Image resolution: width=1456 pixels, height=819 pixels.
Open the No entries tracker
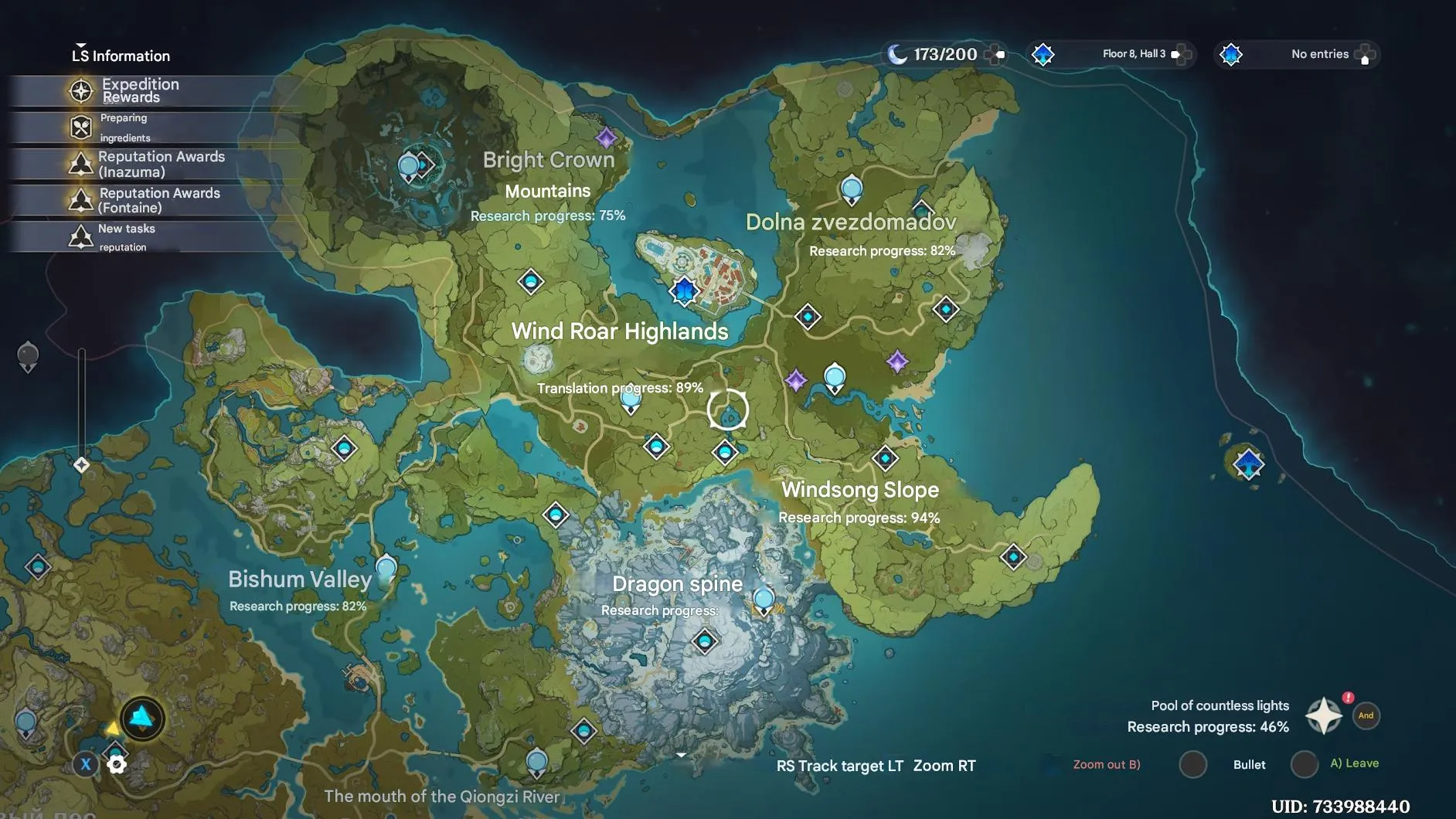point(1318,54)
